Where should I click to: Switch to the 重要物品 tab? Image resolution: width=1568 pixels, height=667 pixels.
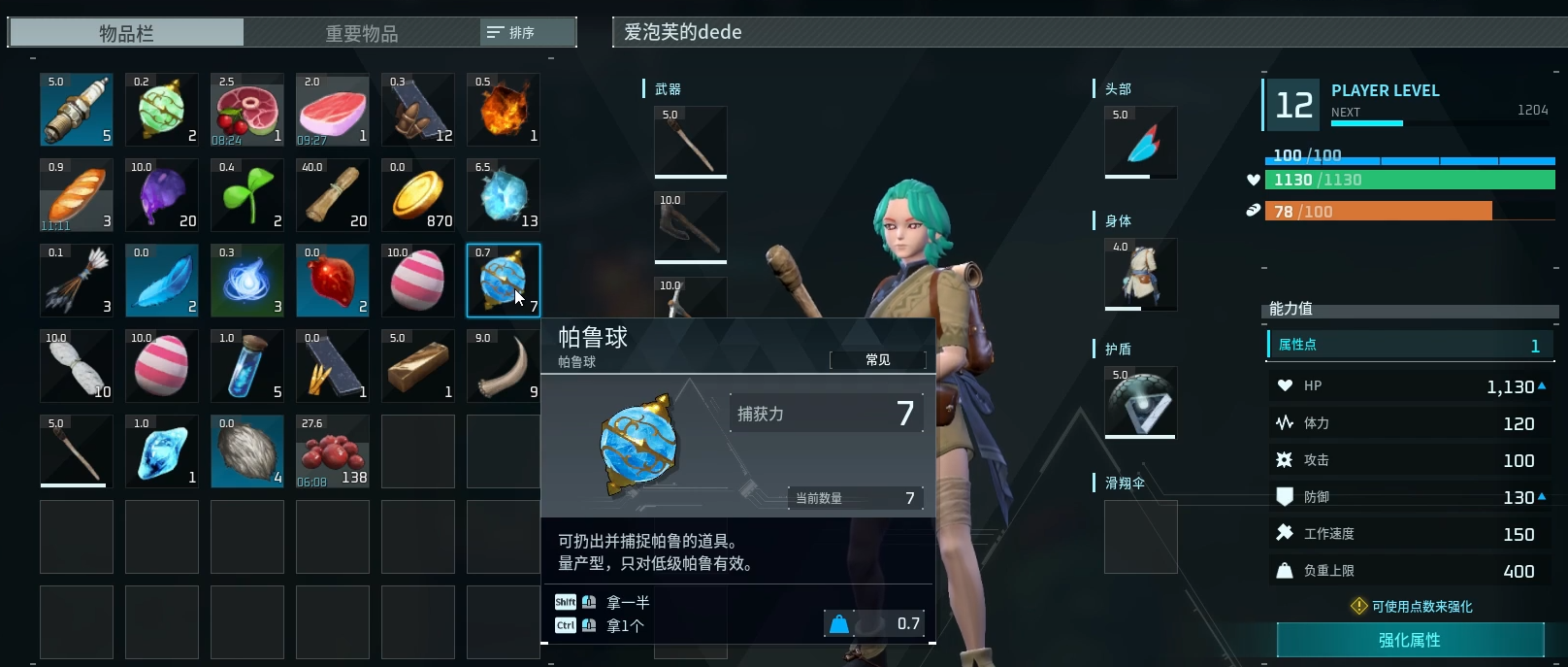361,33
